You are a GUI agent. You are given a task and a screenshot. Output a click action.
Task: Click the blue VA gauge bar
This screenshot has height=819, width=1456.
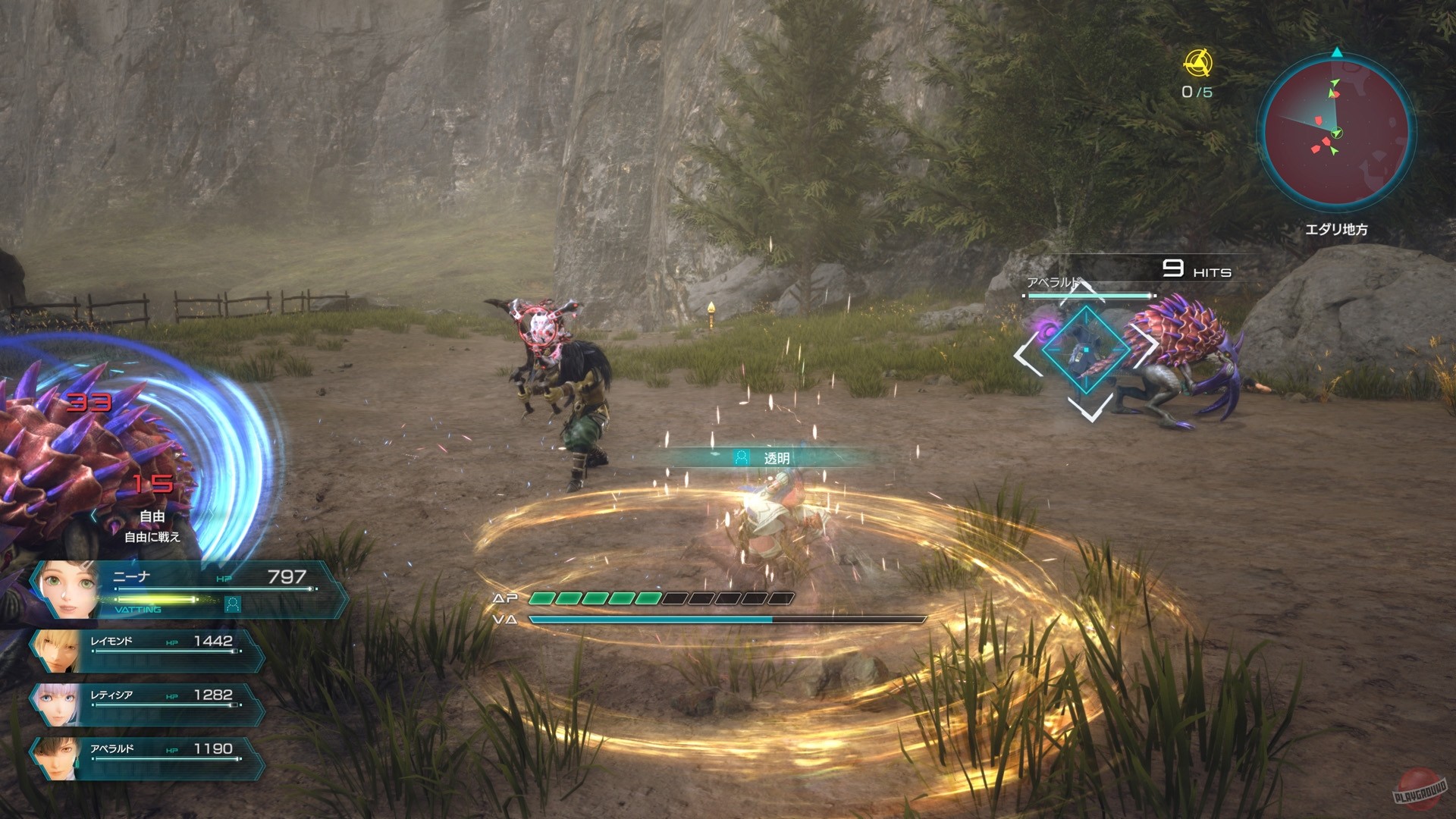coord(652,620)
